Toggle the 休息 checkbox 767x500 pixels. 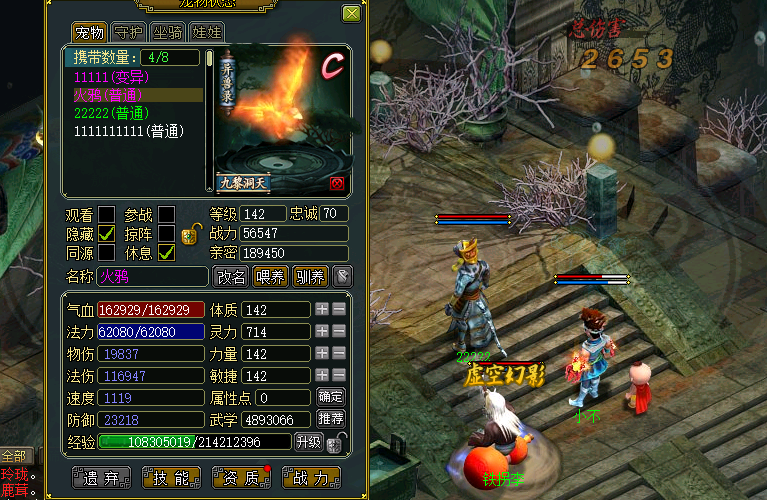pyautogui.click(x=166, y=252)
